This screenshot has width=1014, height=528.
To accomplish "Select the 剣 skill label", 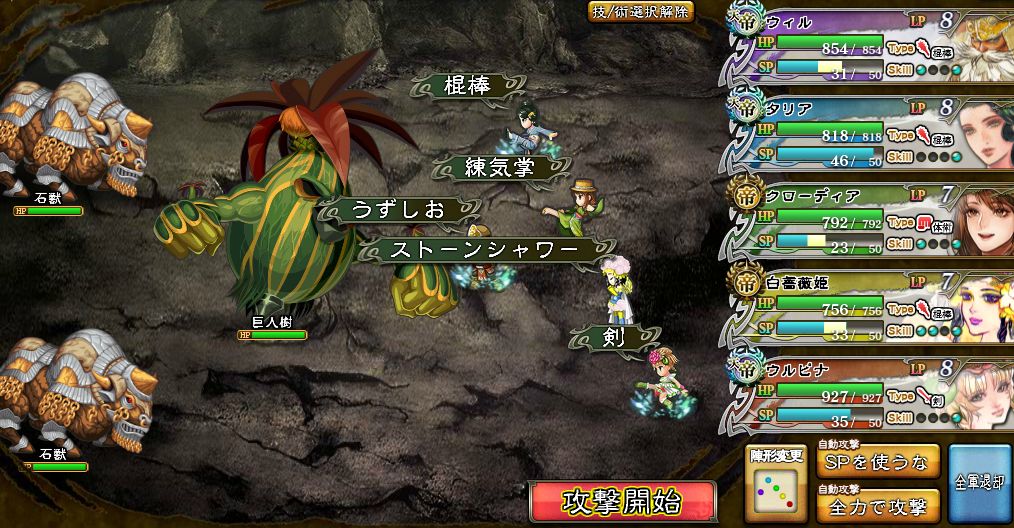I will (x=614, y=338).
